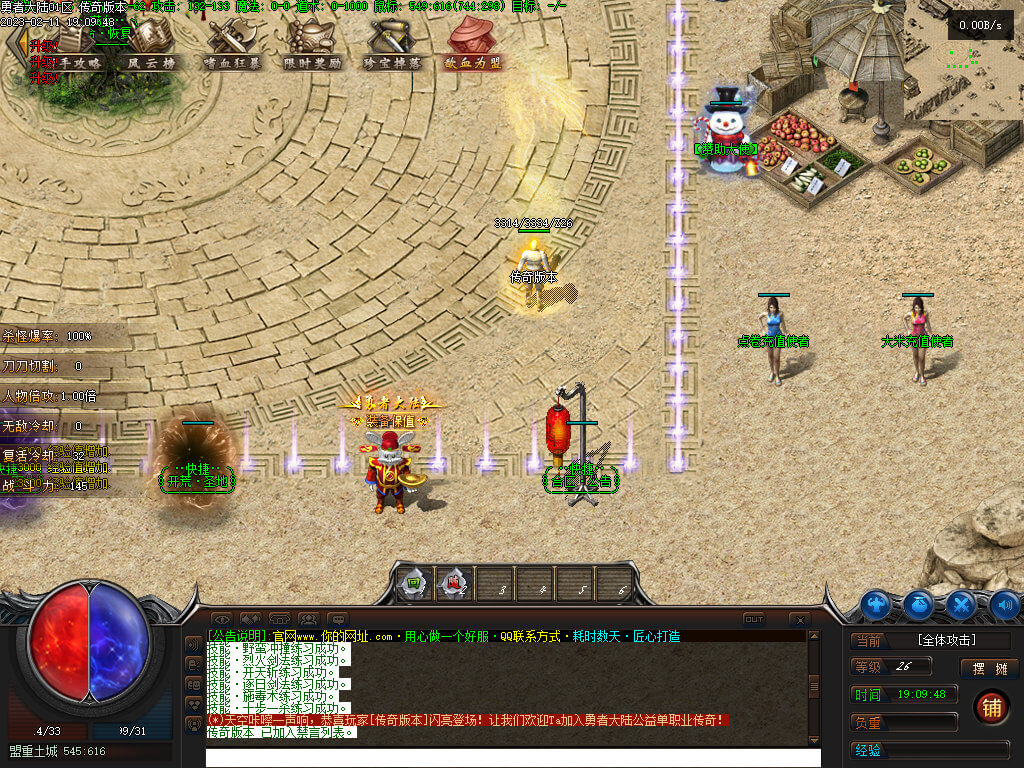
Task: Click the eye icon on the chat toolbar
Action: click(221, 620)
